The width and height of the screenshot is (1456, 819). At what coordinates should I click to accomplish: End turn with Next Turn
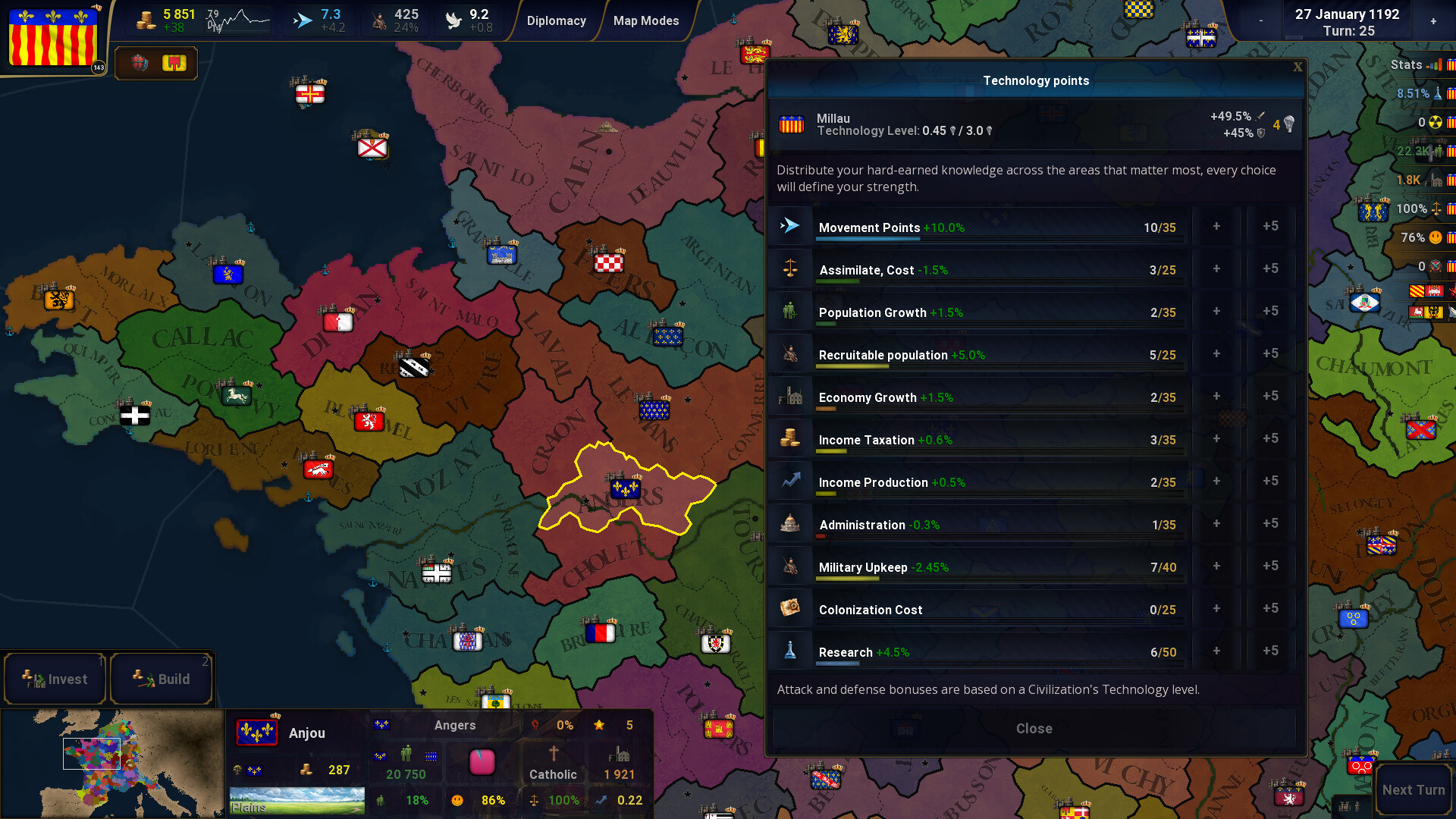click(x=1413, y=789)
